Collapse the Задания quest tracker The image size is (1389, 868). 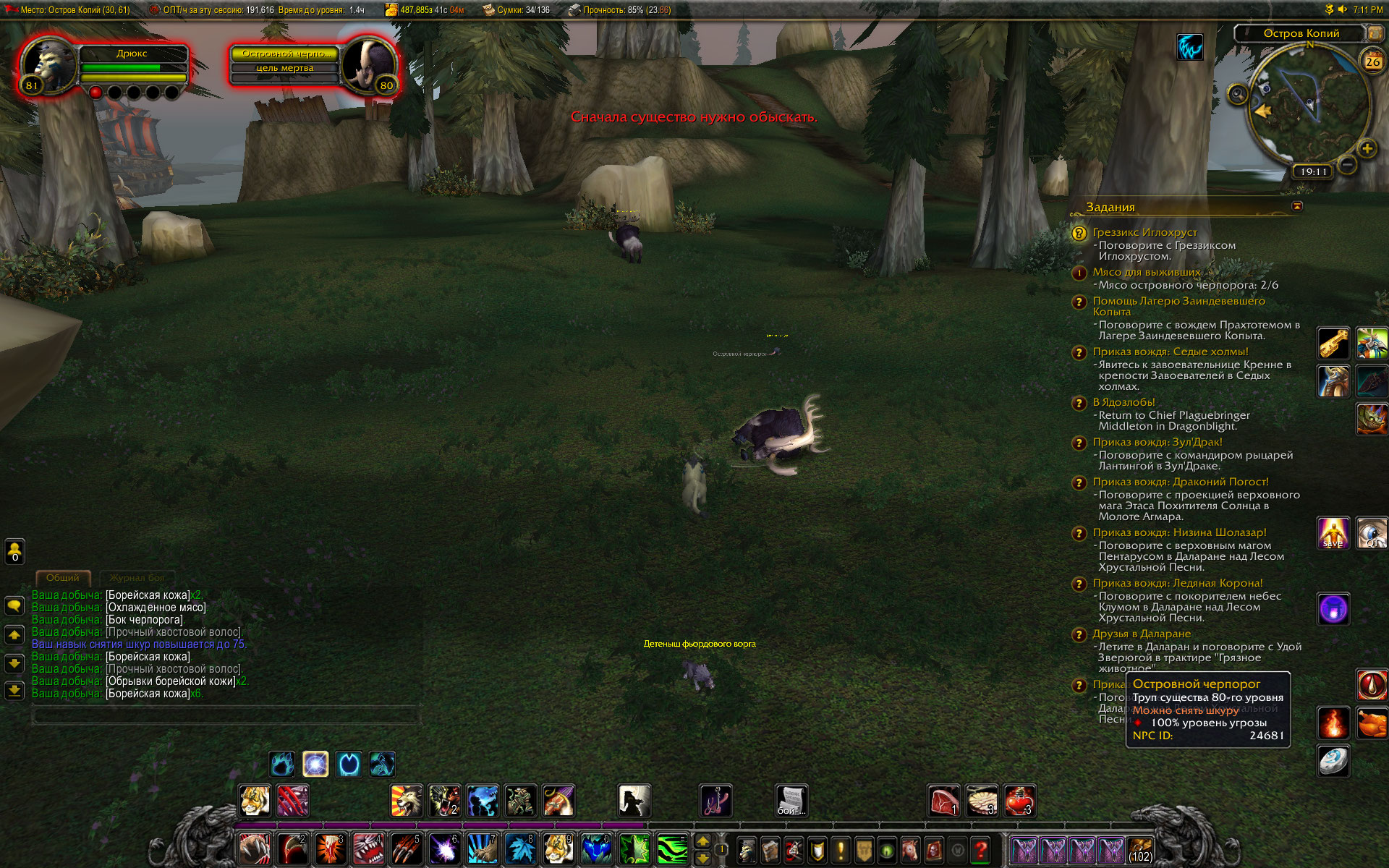[x=1297, y=206]
